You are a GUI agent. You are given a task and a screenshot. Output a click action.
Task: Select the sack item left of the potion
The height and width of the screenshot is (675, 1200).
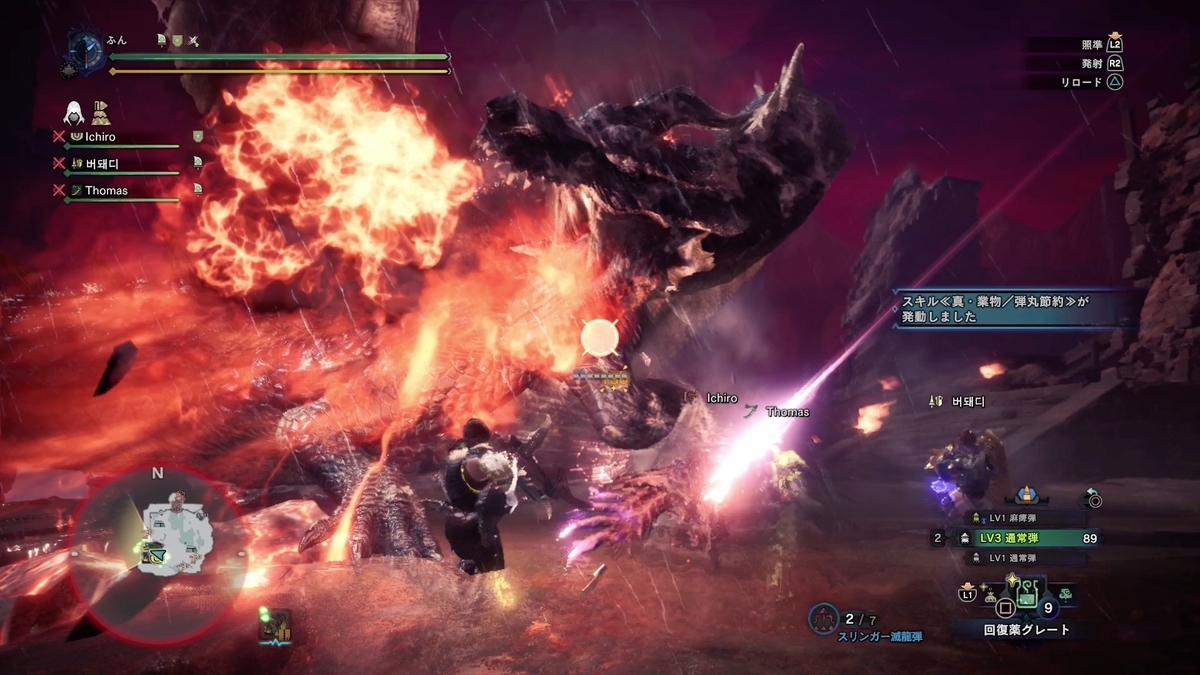(990, 595)
